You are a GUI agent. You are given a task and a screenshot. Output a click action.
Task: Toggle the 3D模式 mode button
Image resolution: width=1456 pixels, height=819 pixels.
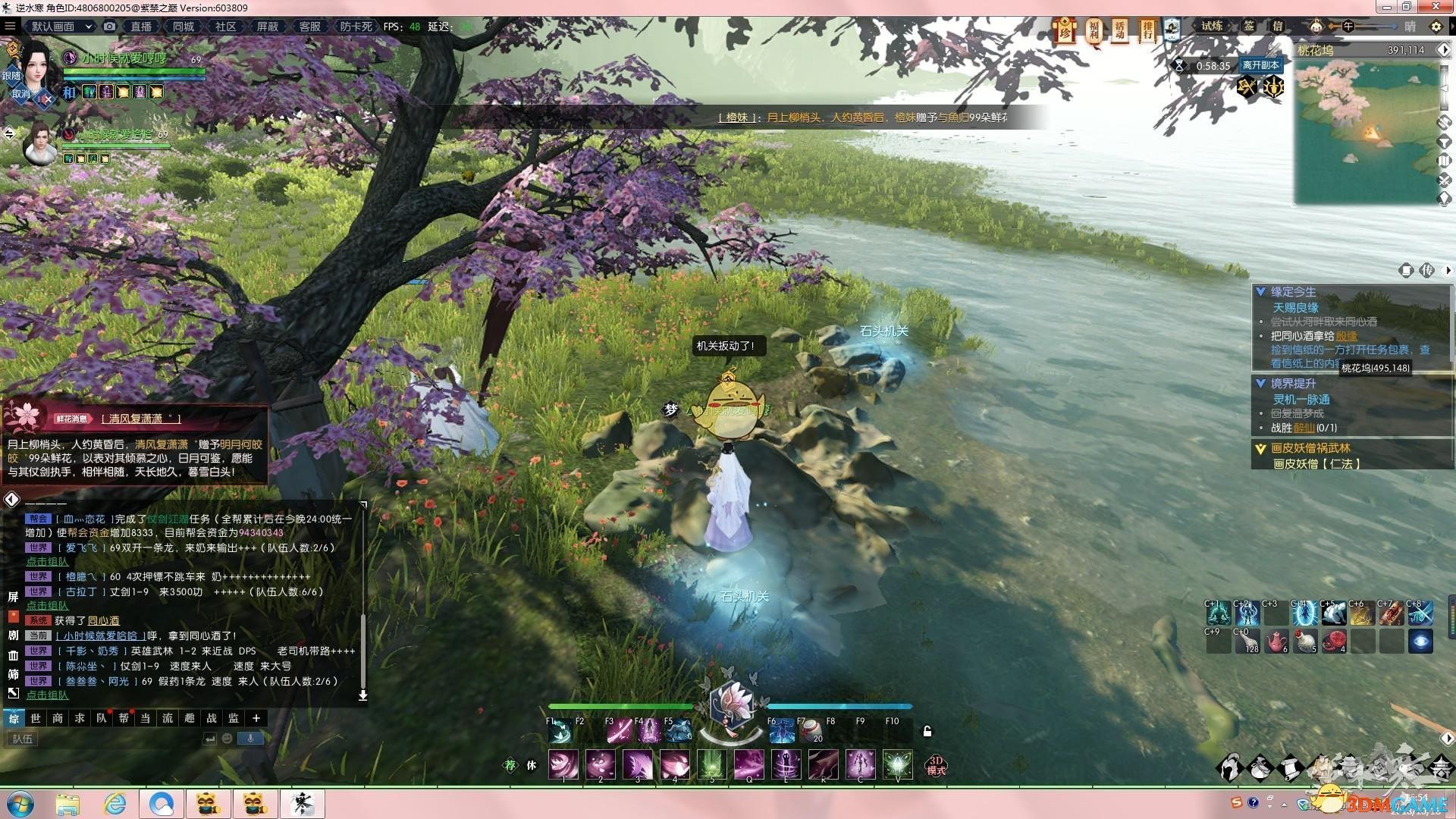click(936, 765)
